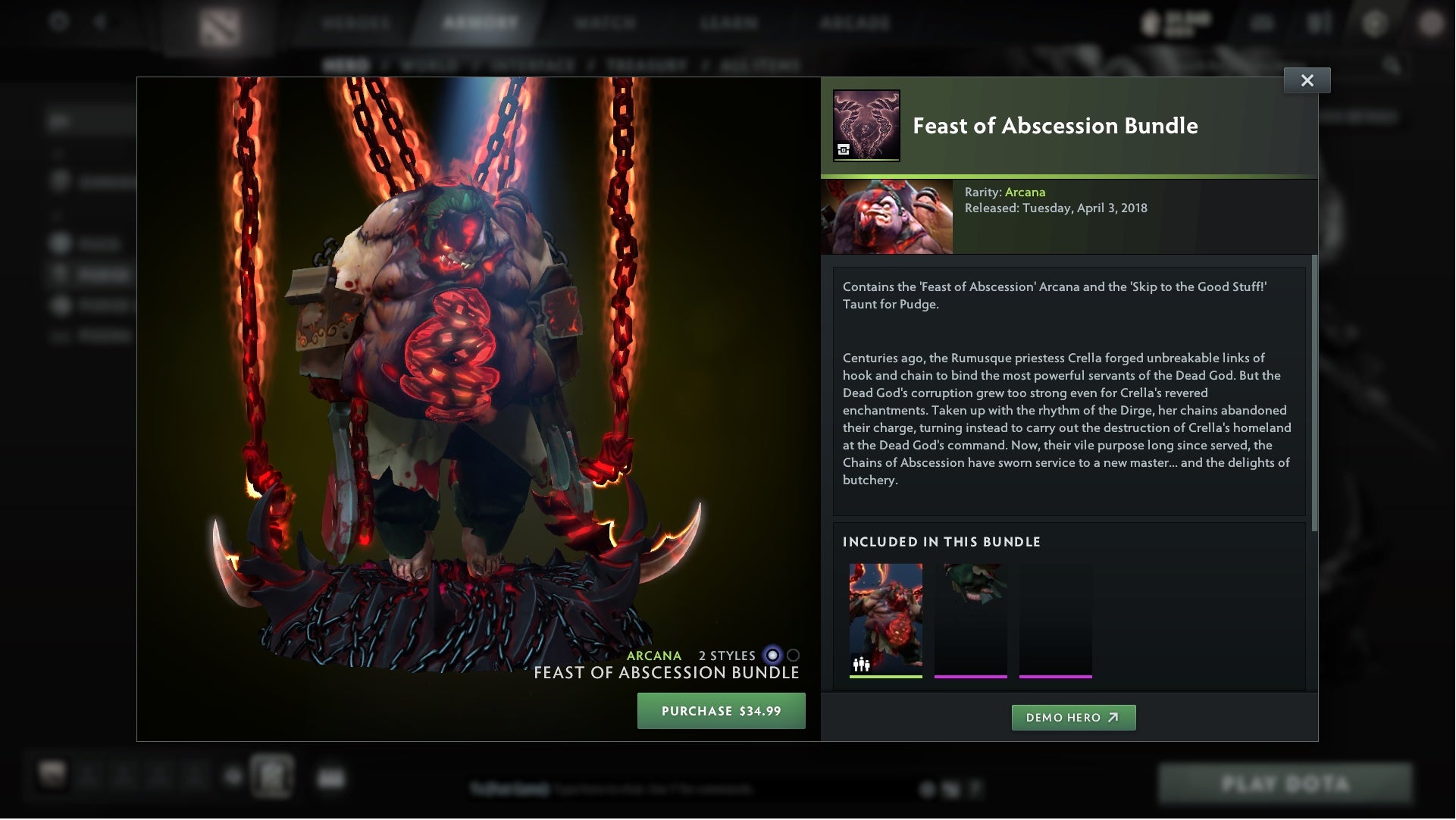
Task: Click the Feast of Abscession bundle artwork icon
Action: click(x=867, y=126)
